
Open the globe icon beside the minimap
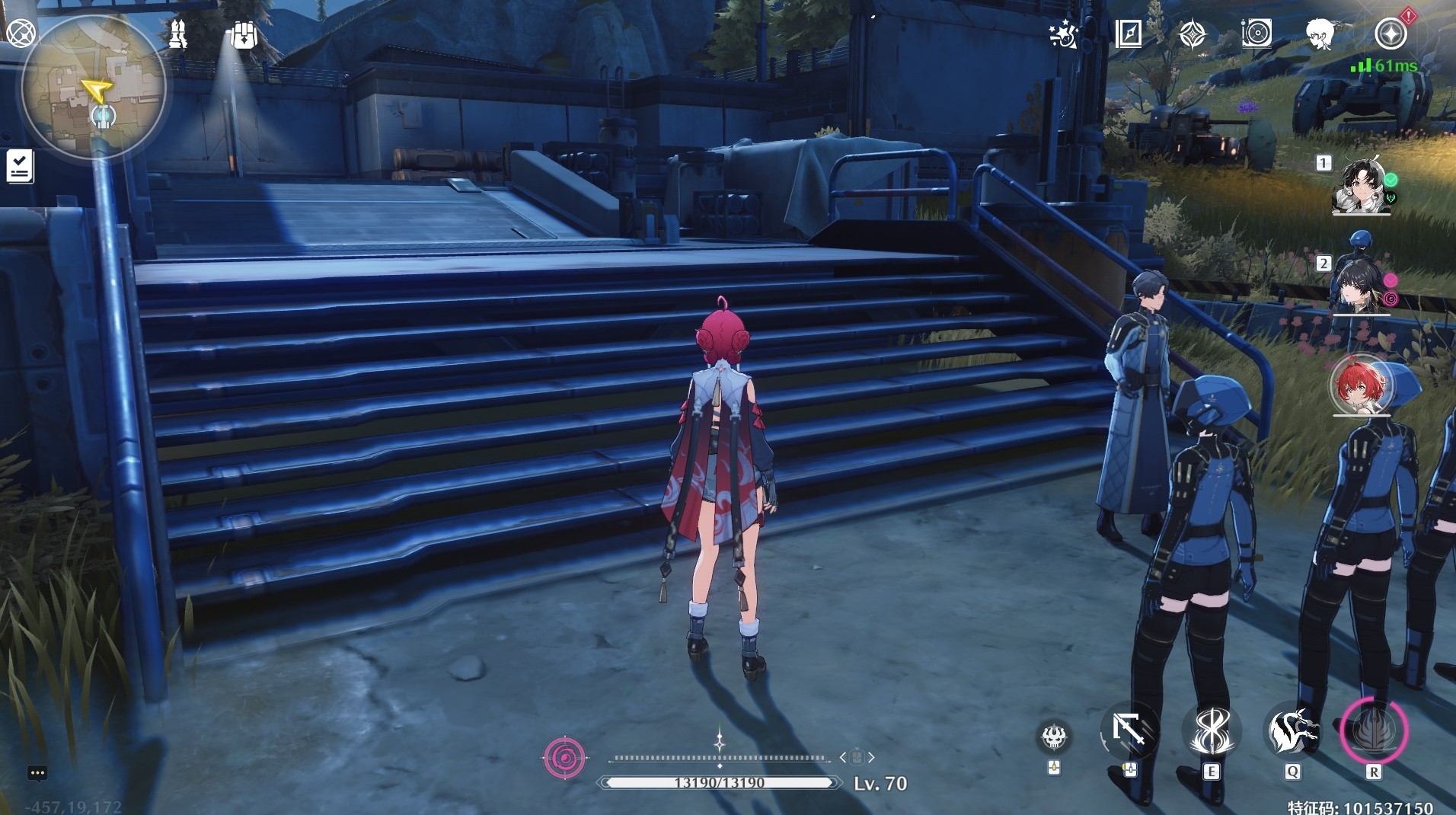pyautogui.click(x=21, y=34)
